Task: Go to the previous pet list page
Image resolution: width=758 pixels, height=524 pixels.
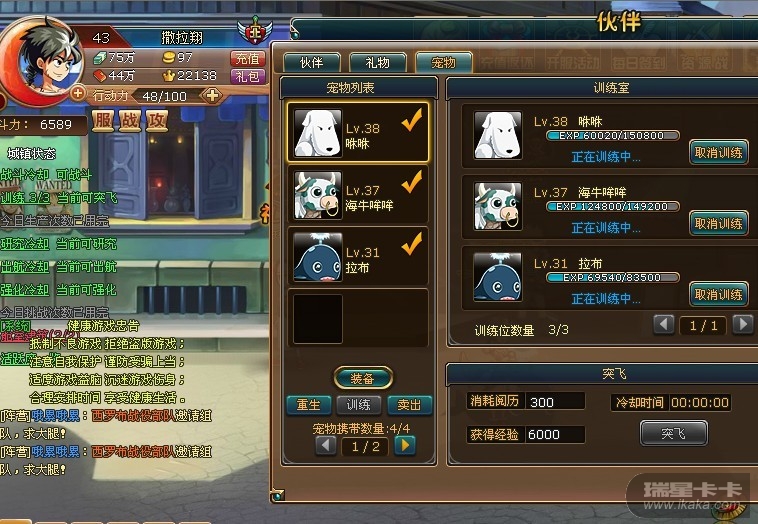Action: (x=326, y=446)
